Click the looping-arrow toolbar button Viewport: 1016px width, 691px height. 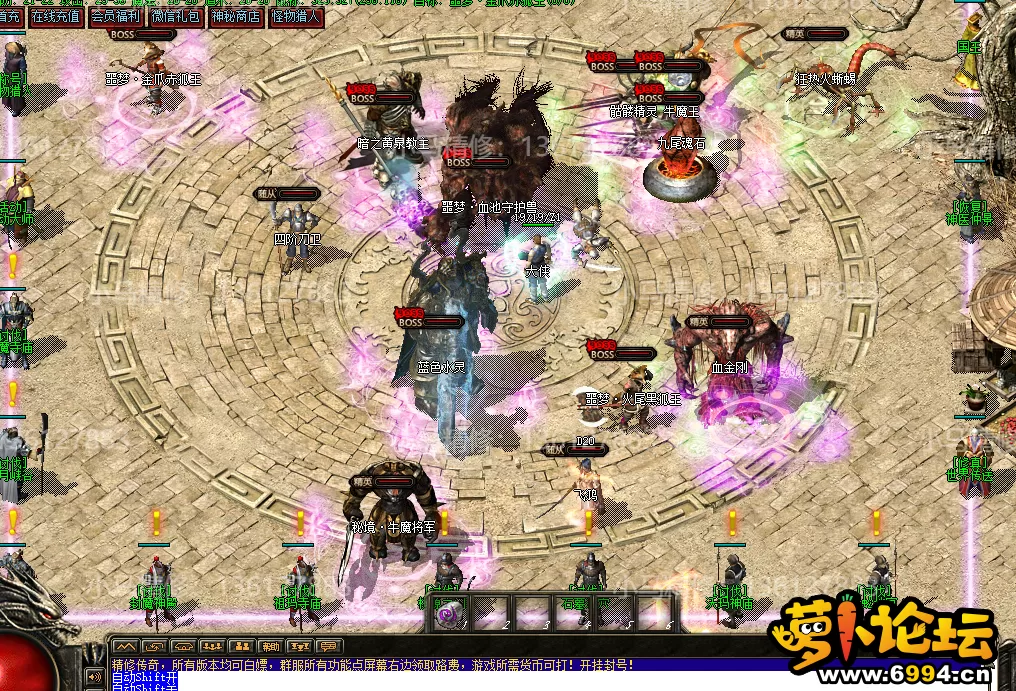click(154, 646)
